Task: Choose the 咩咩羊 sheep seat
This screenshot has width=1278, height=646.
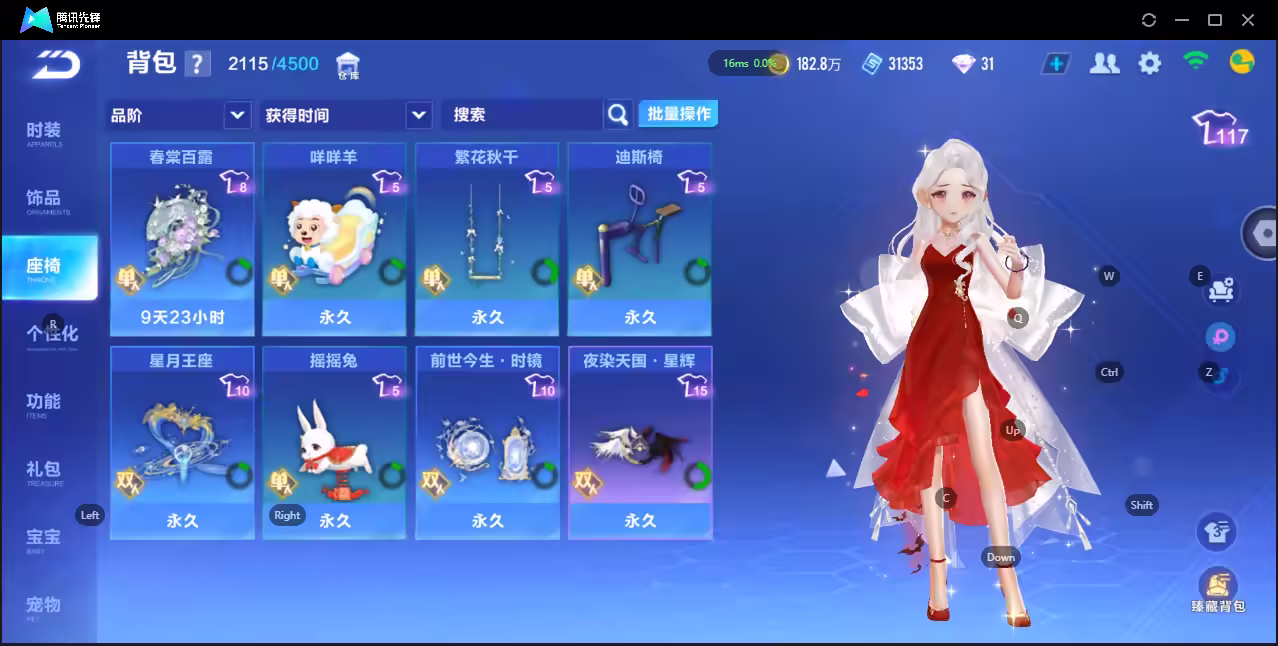Action: pyautogui.click(x=334, y=239)
